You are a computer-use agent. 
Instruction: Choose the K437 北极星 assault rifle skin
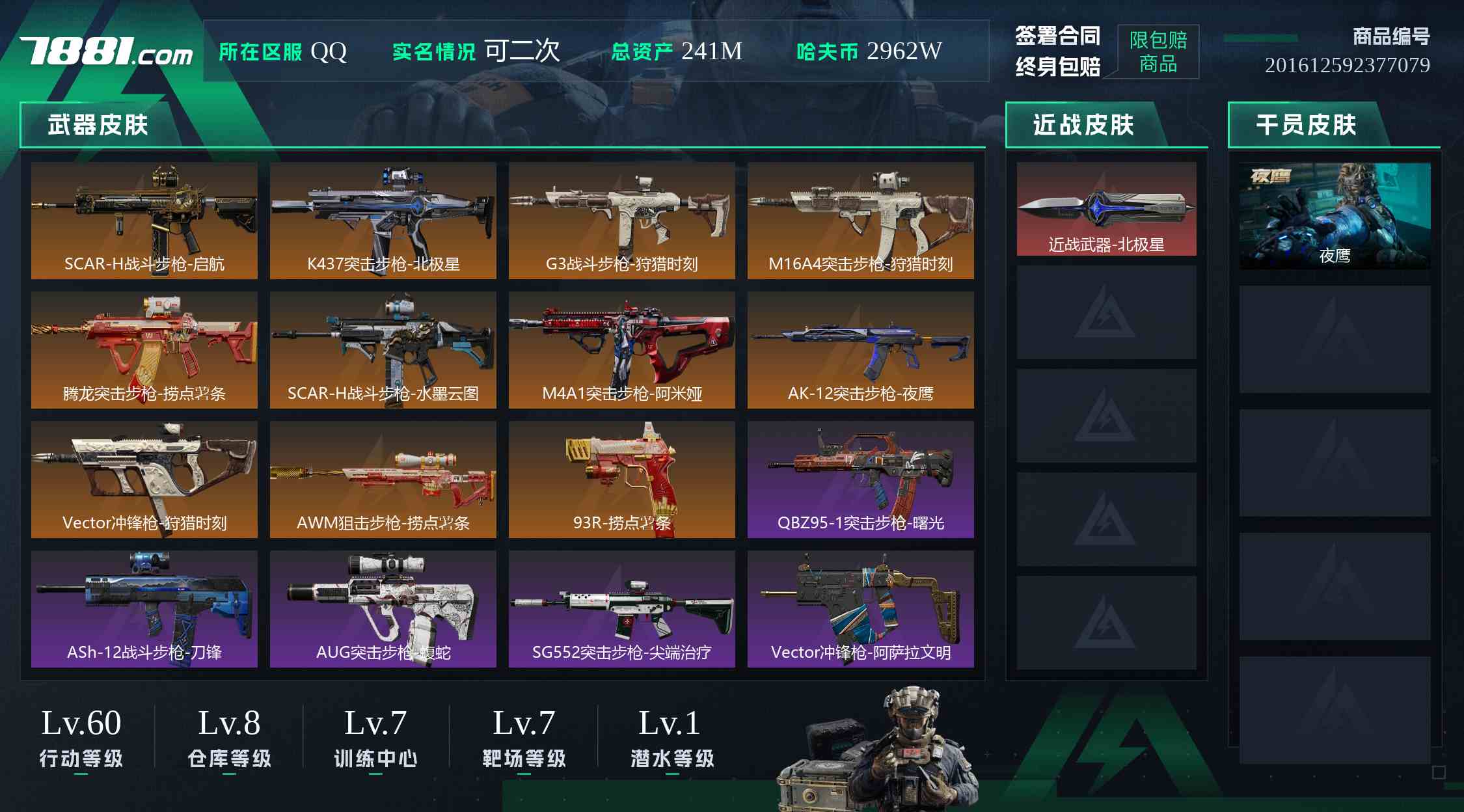[383, 221]
